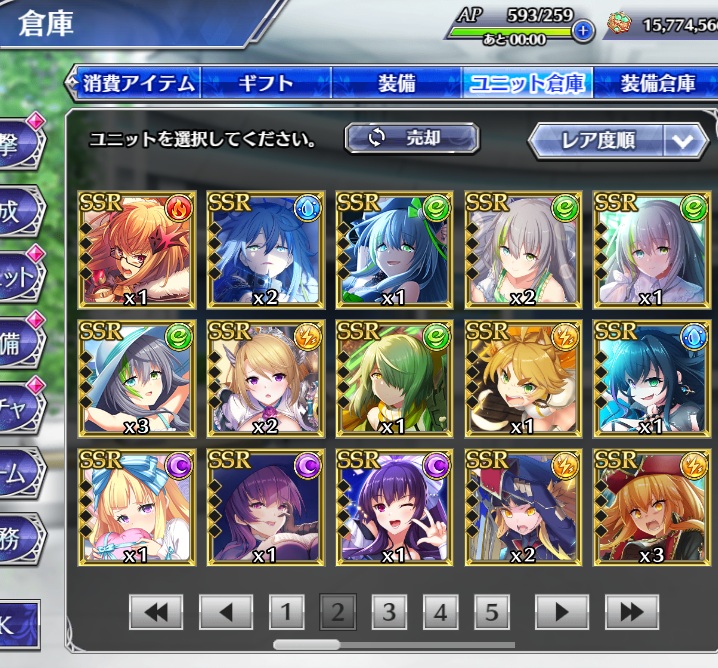Switch to the 装備倉庫 tab
718x668 pixels.
click(657, 82)
